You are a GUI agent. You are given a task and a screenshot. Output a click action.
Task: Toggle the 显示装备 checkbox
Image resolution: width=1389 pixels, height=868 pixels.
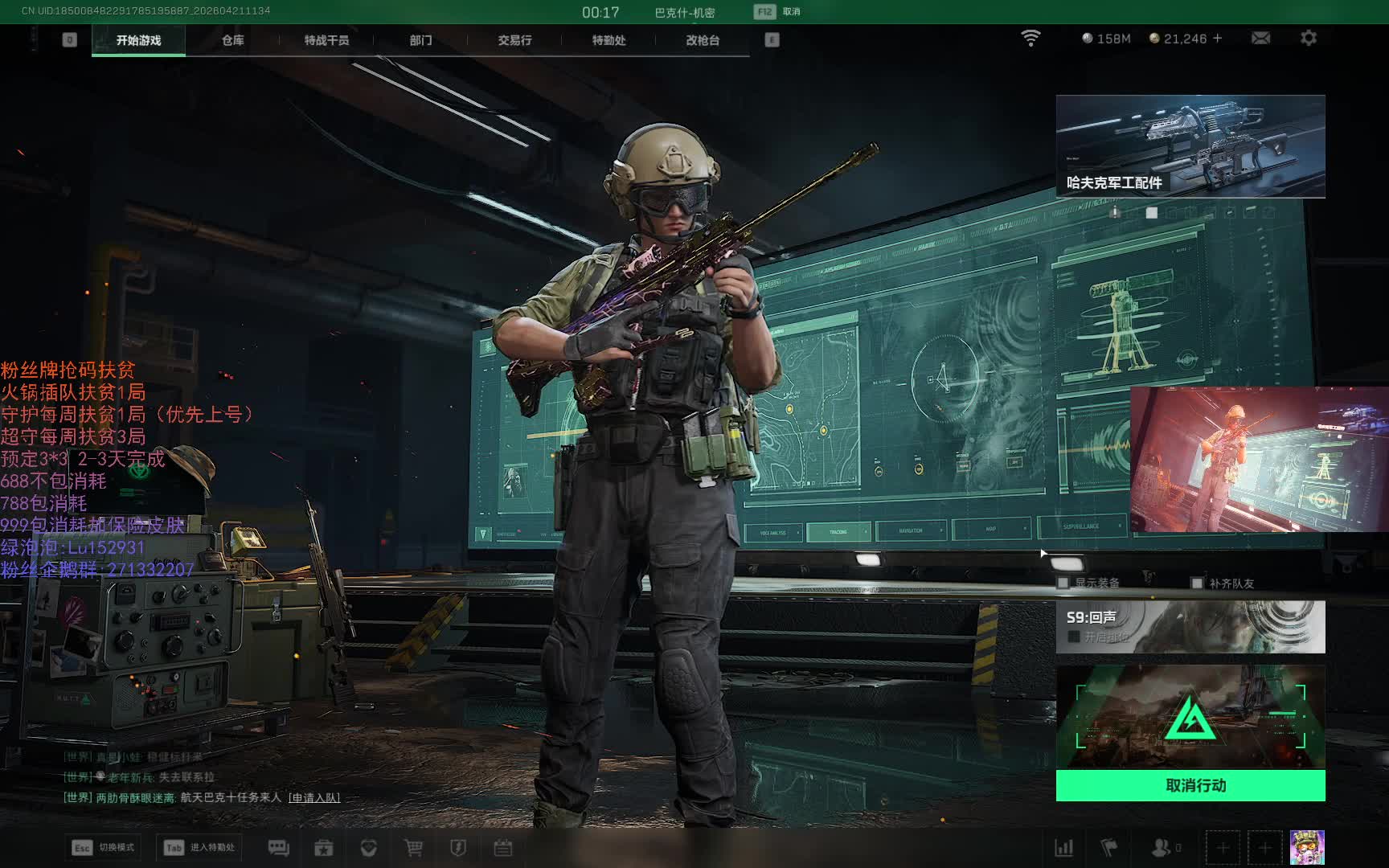1063,583
